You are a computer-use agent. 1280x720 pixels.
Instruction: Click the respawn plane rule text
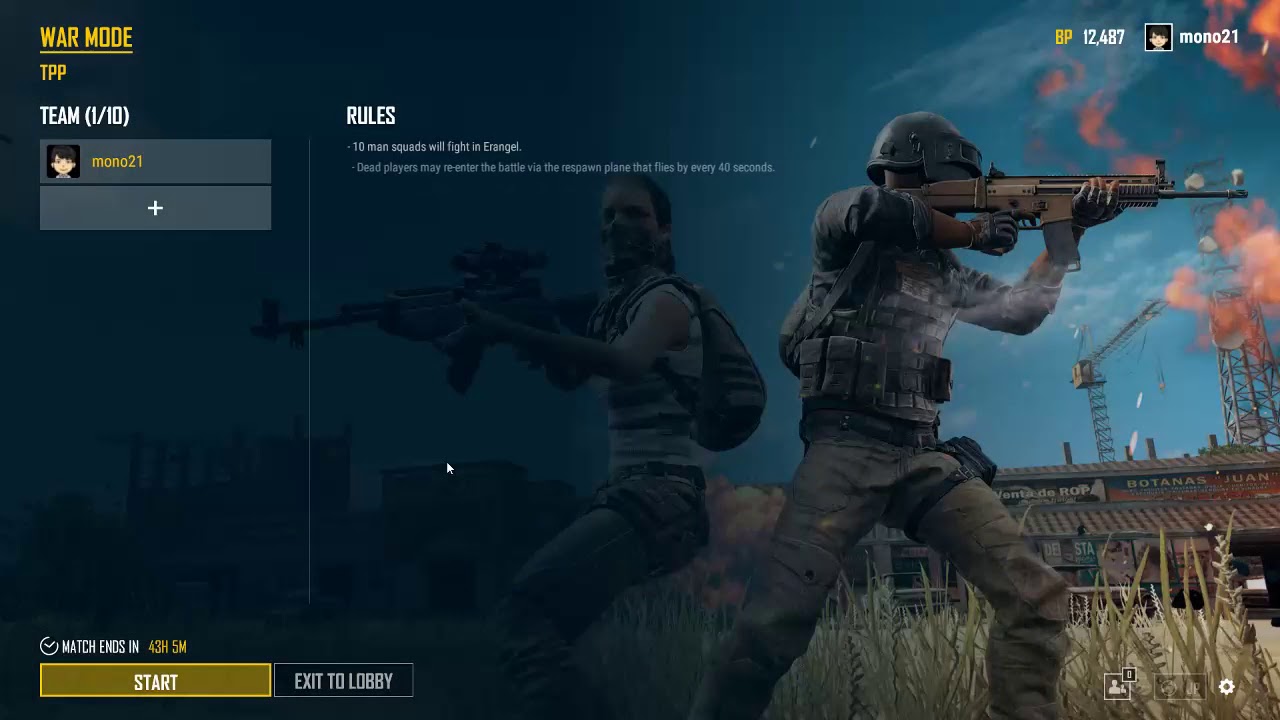[562, 167]
